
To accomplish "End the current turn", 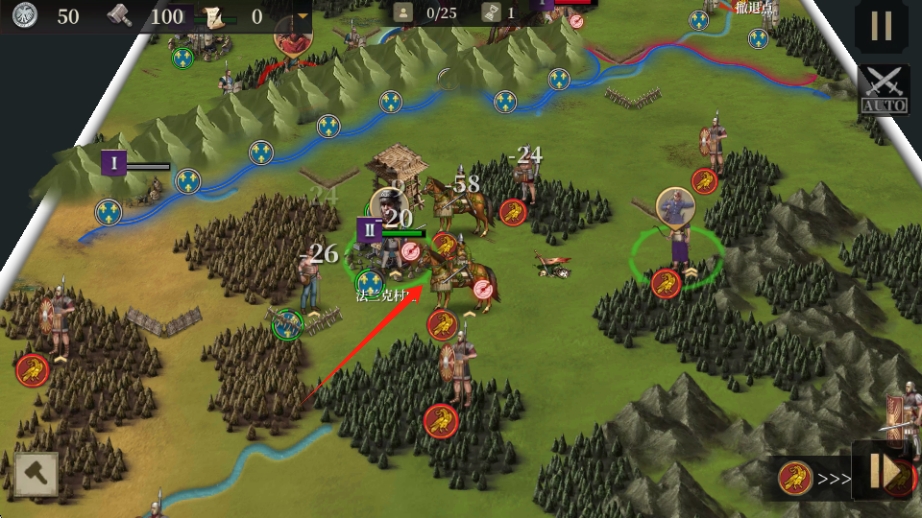I will [x=886, y=471].
